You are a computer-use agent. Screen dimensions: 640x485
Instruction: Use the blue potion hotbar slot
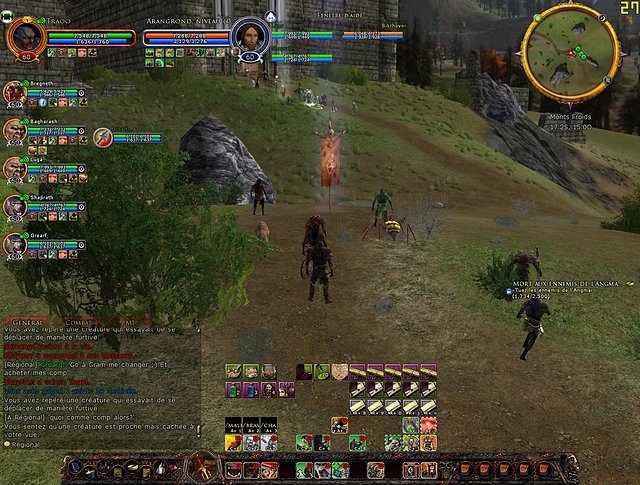pos(250,389)
